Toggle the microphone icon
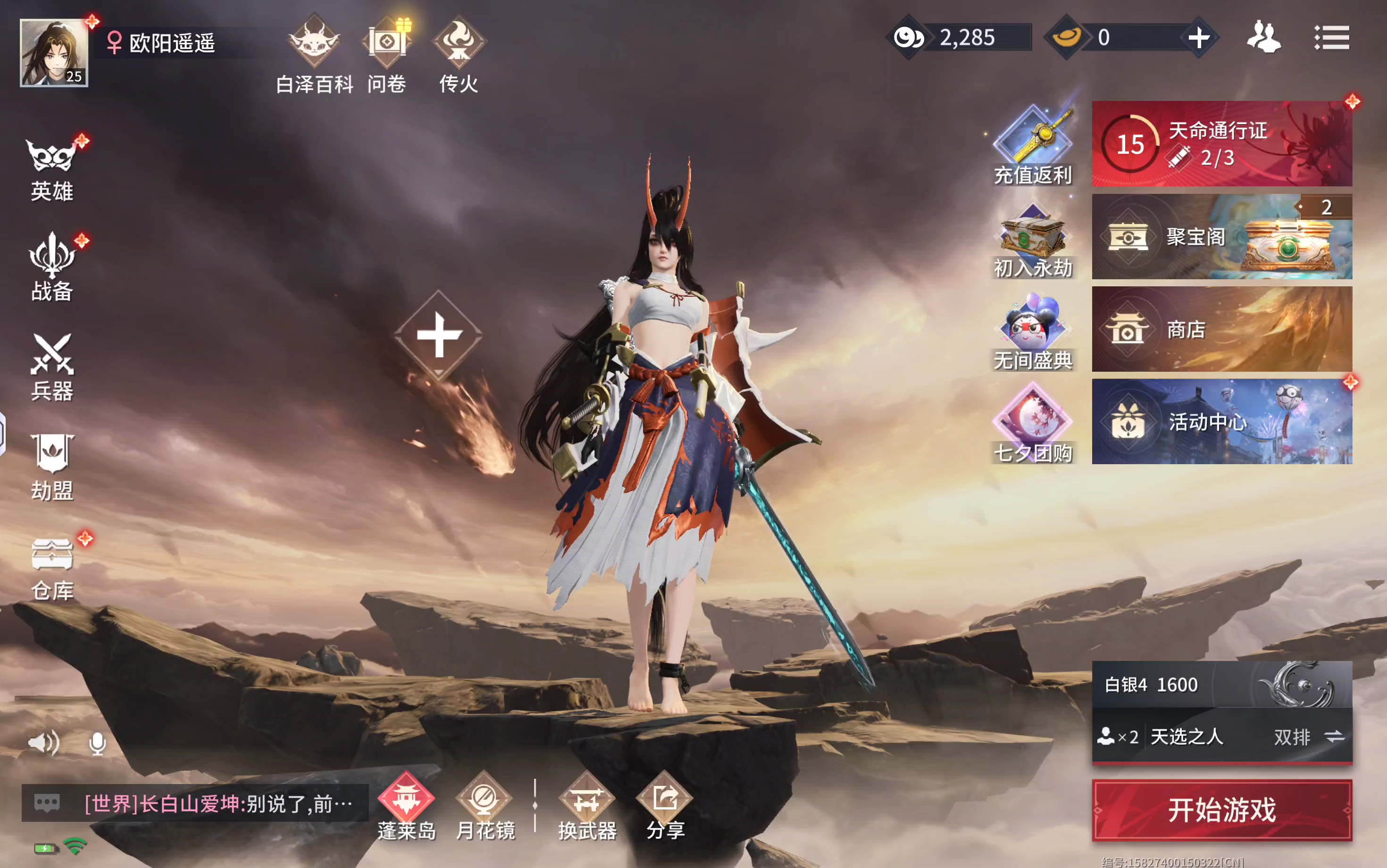Viewport: 1387px width, 868px height. tap(98, 744)
